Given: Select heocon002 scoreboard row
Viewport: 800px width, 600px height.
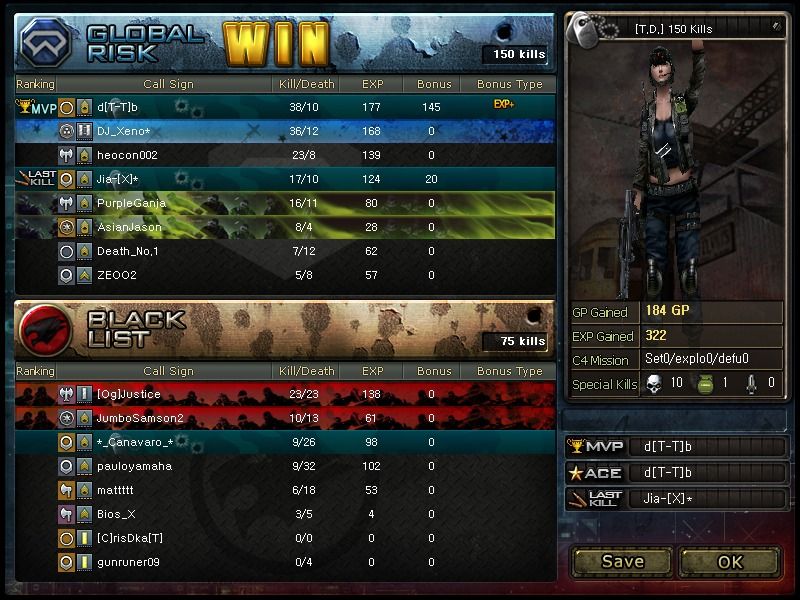Looking at the screenshot, I should (285, 155).
